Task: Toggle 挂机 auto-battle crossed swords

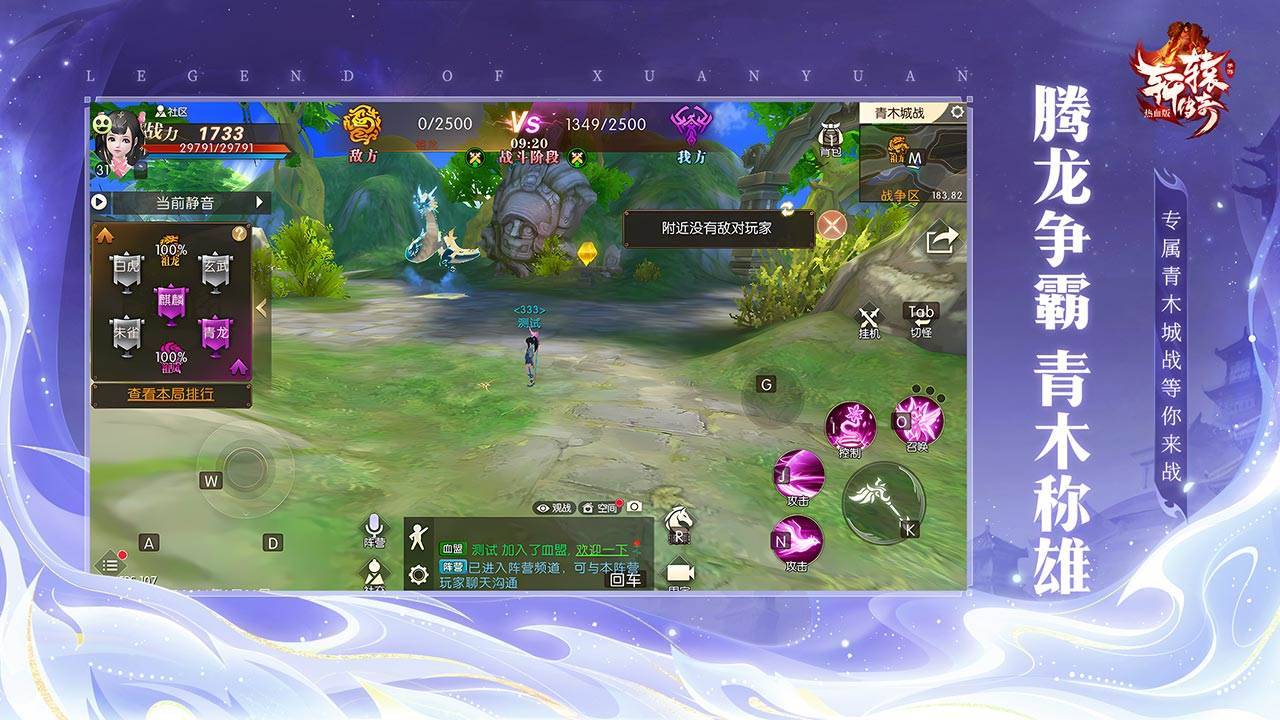Action: pos(868,316)
